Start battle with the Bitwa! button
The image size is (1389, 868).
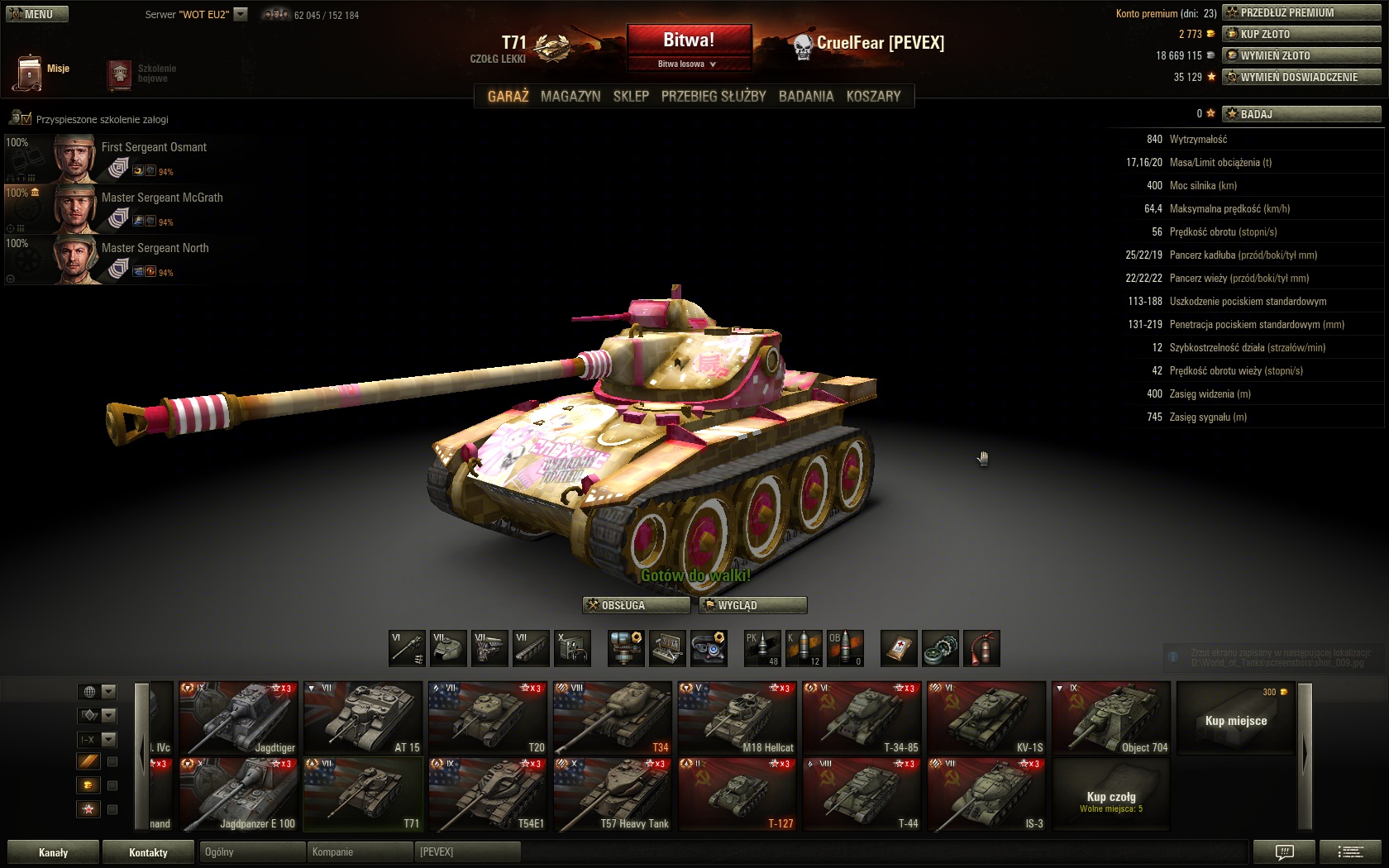click(x=689, y=41)
